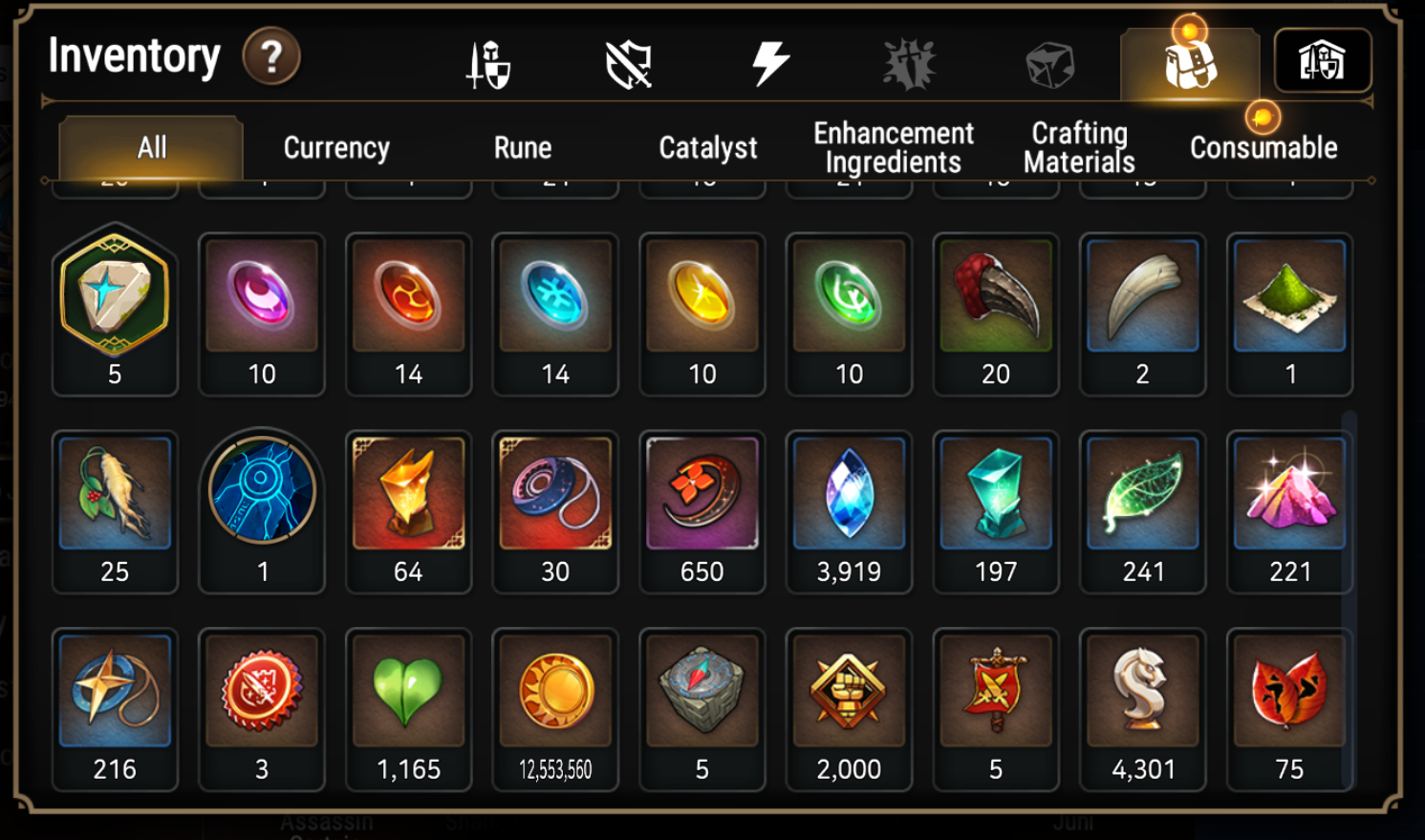Viewport: 1425px width, 840px height.
Task: Select the ginseng root item slot
Action: click(115, 510)
